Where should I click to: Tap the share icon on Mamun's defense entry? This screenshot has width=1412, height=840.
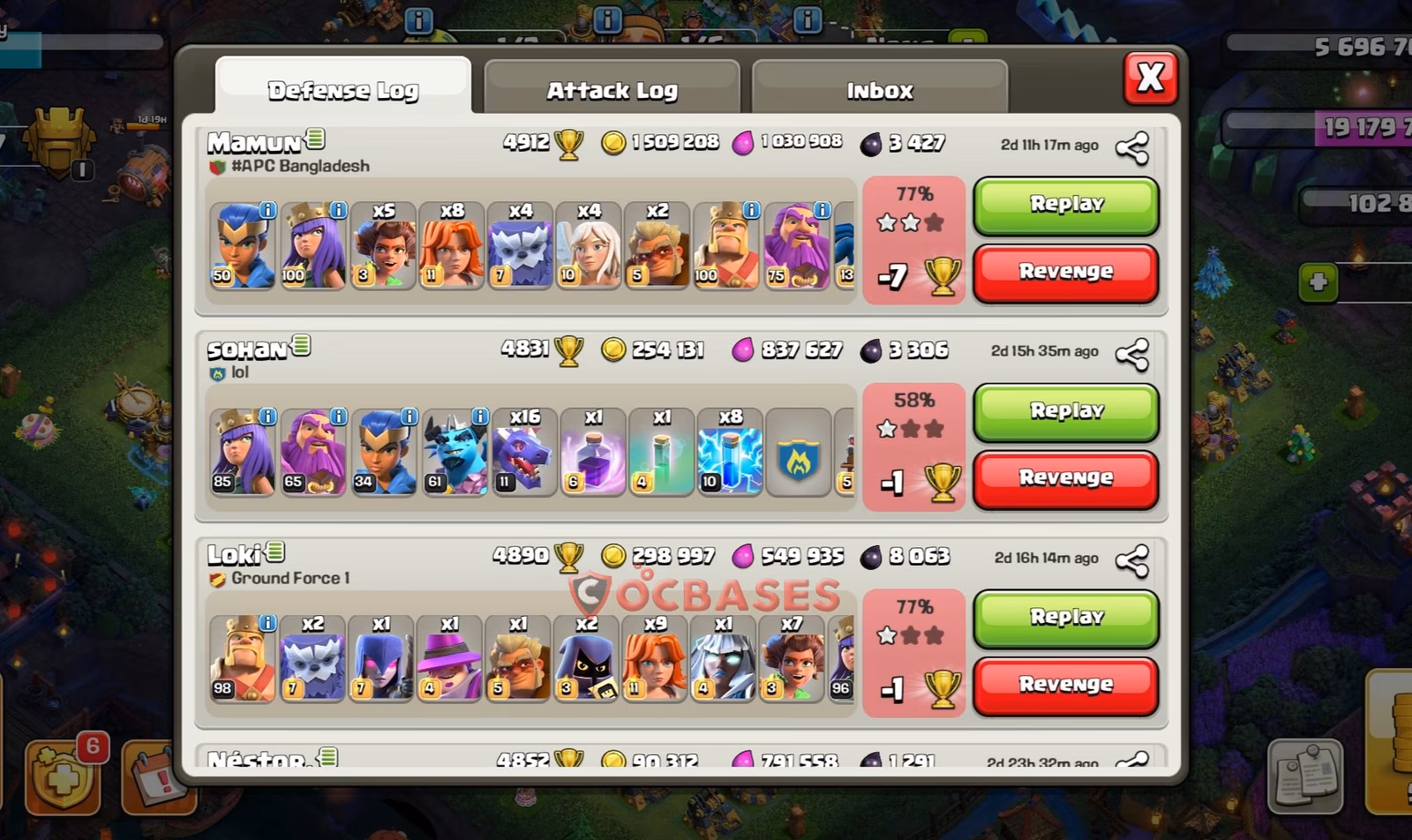pyautogui.click(x=1130, y=146)
